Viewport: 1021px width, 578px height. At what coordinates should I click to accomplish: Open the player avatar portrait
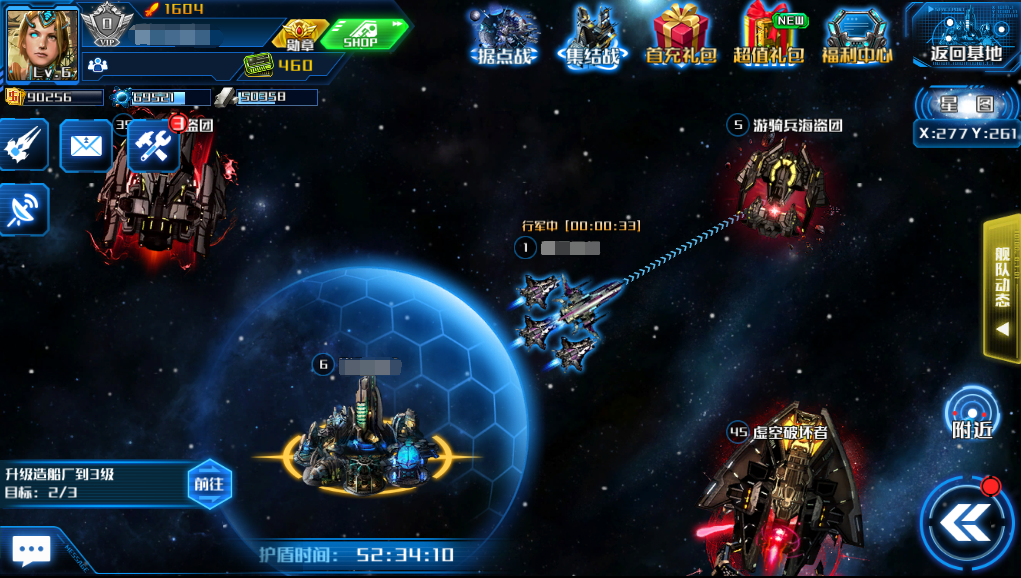point(41,44)
